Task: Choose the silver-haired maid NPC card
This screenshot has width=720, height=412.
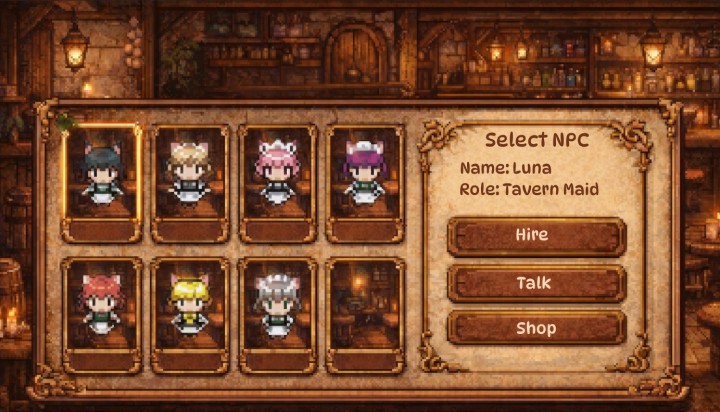Action: (x=277, y=315)
